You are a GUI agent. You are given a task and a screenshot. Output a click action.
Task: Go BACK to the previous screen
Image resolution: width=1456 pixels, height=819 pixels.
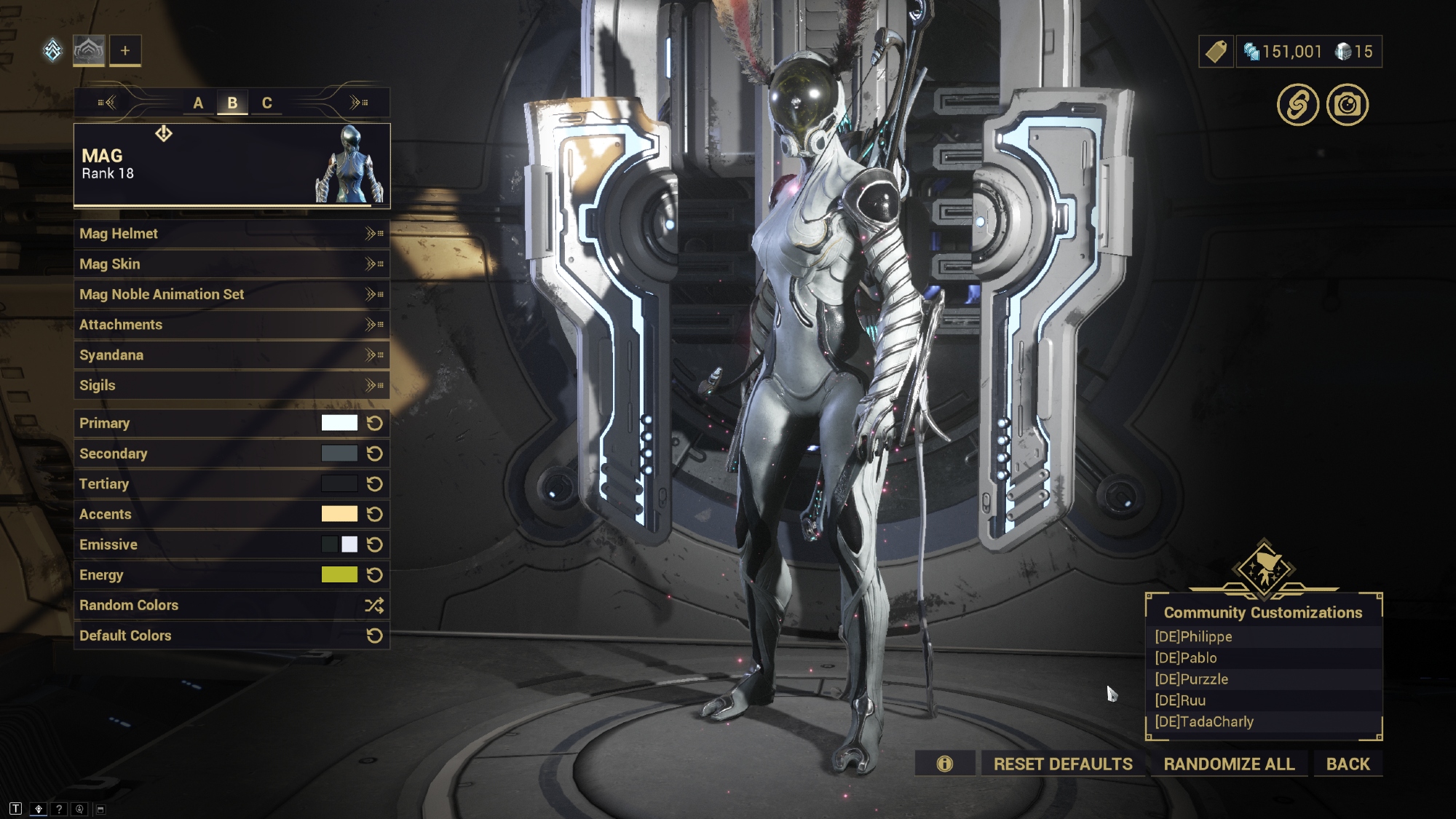1348,764
